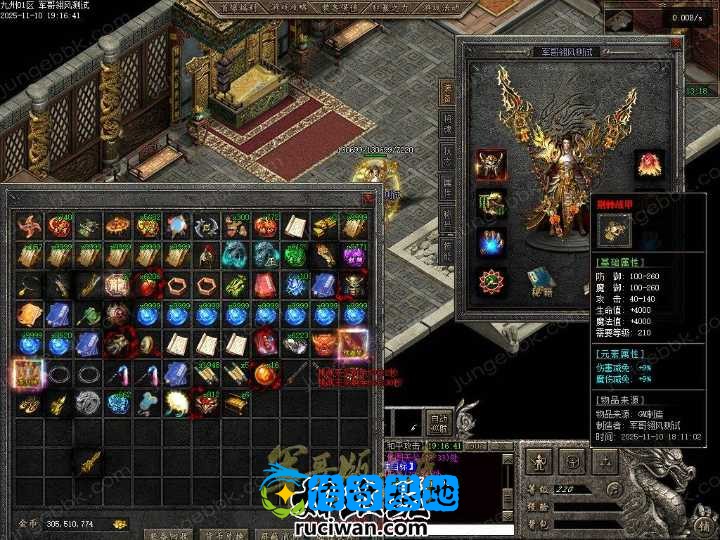Select the glowing sun orb item
The height and width of the screenshot is (540, 720).
click(178, 403)
